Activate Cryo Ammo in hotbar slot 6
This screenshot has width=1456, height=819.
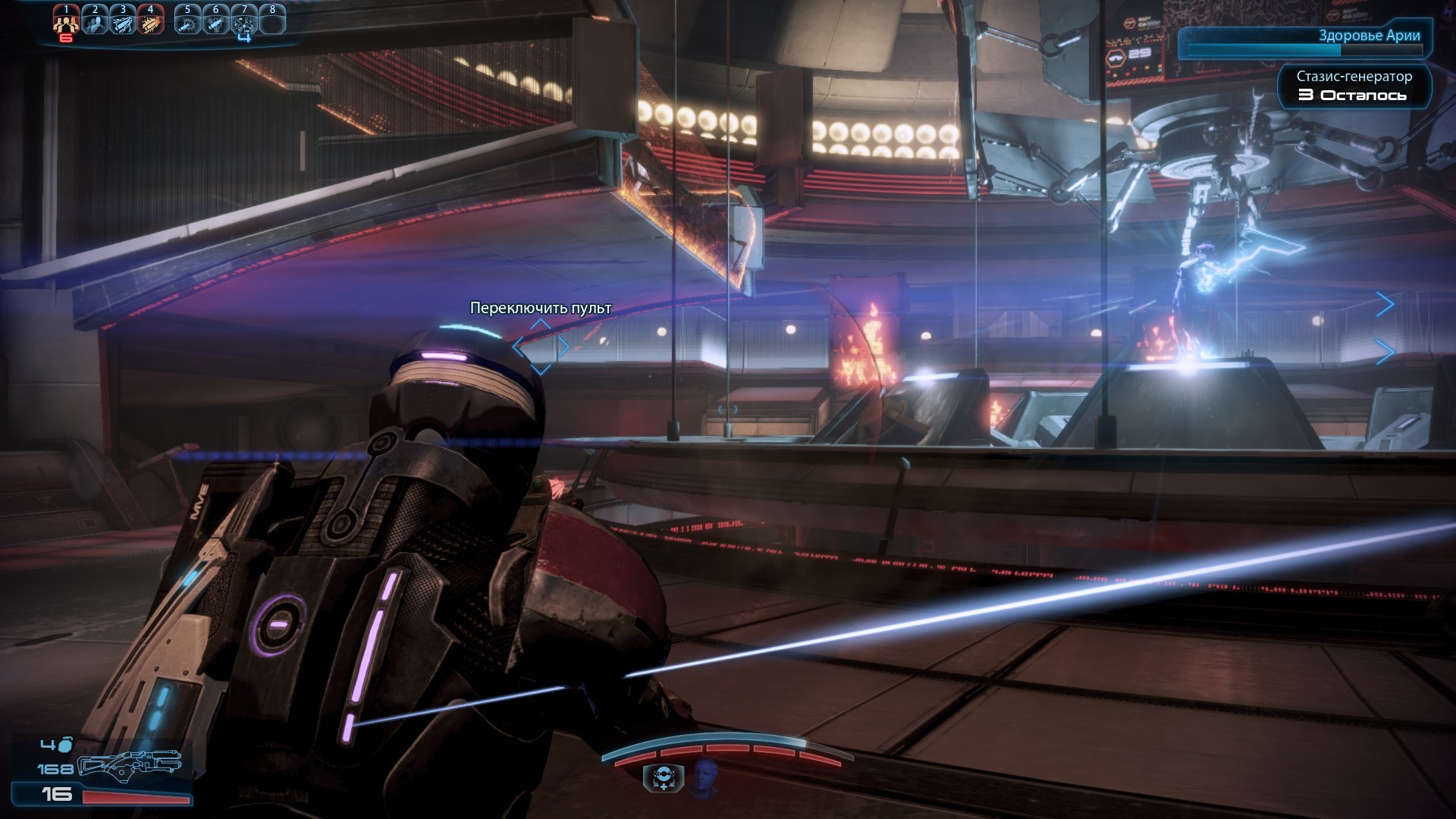click(x=215, y=22)
